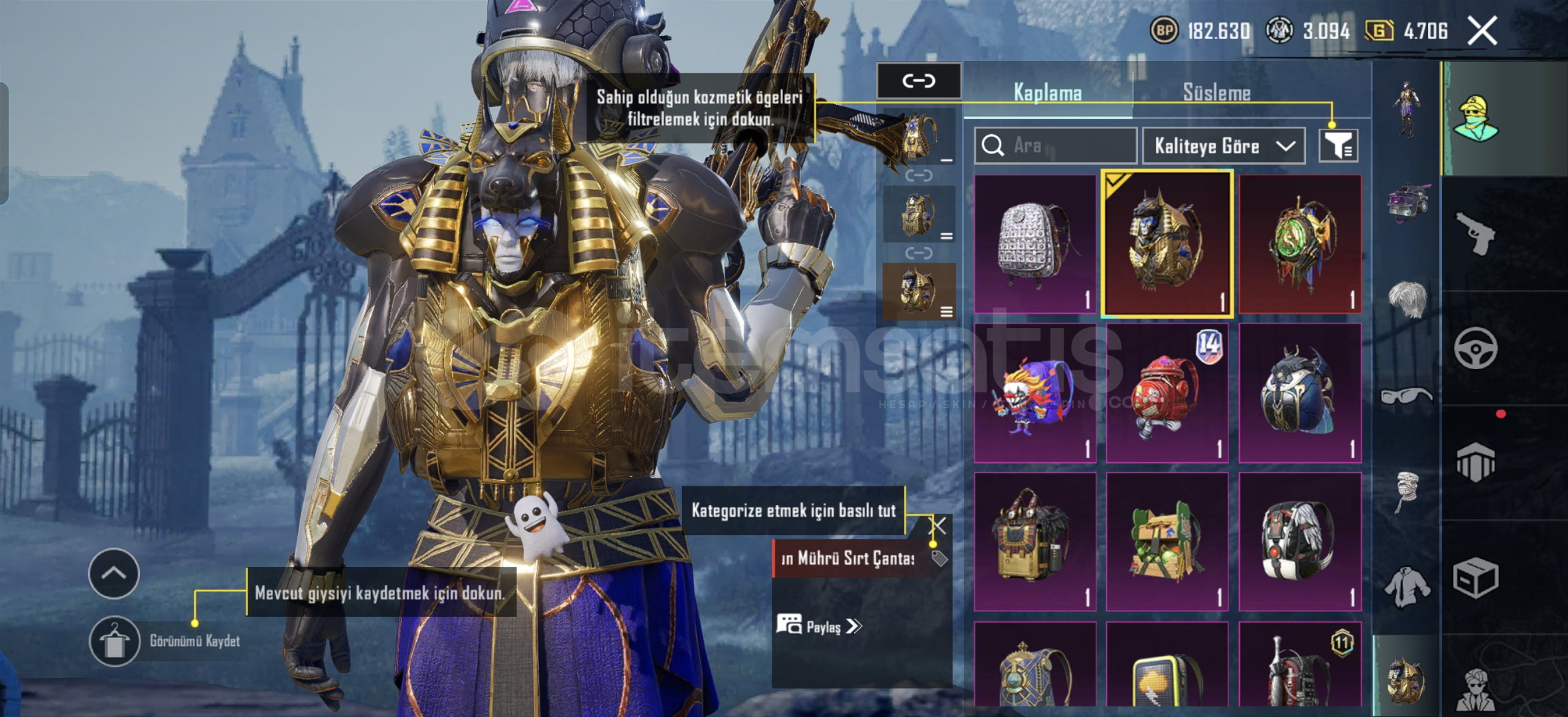This screenshot has width=1568, height=717.
Task: Select the white hair category icon
Action: coord(1406,299)
